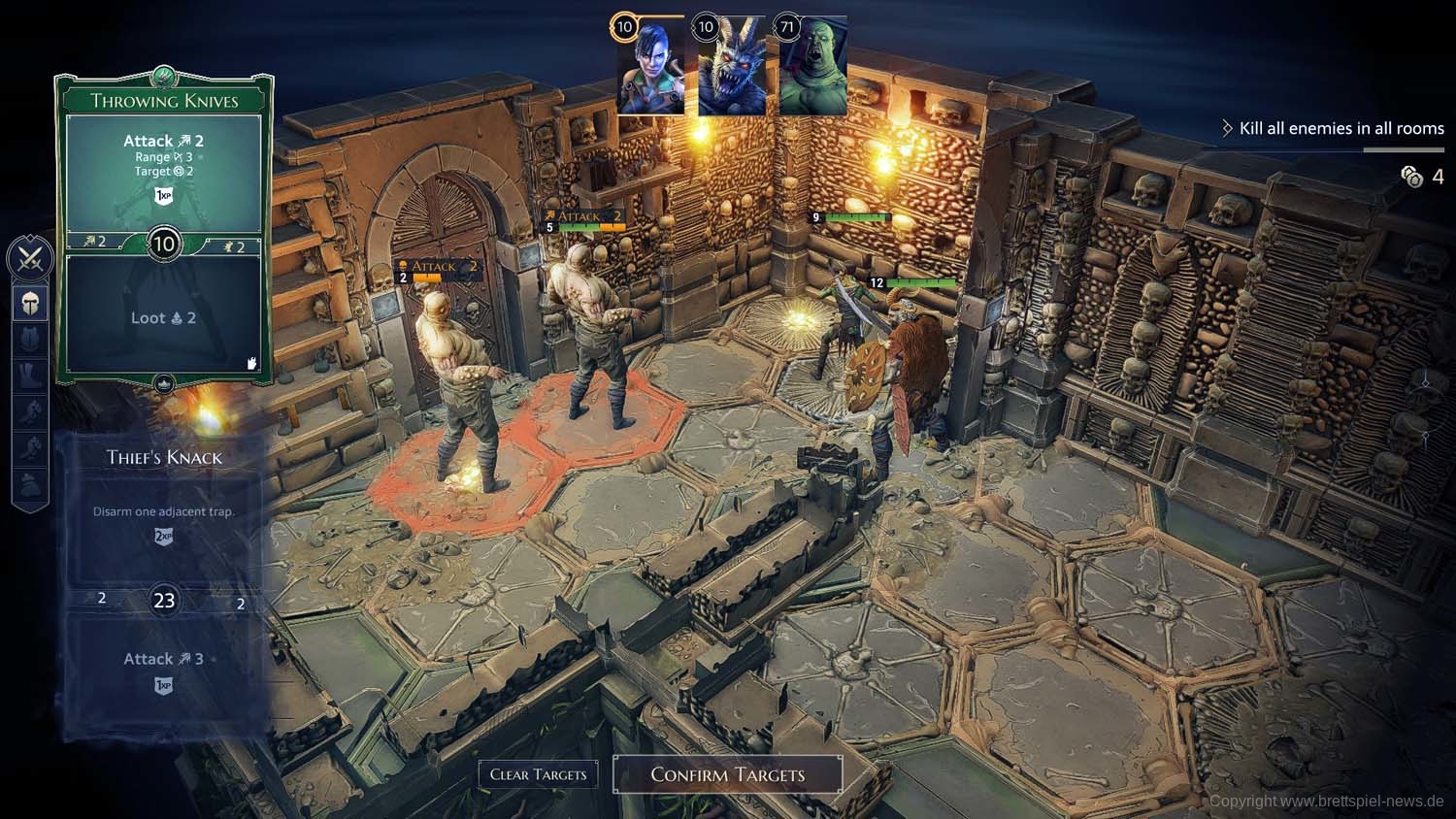Open the crossed swords icon
This screenshot has width=1456, height=819.
coord(30,259)
